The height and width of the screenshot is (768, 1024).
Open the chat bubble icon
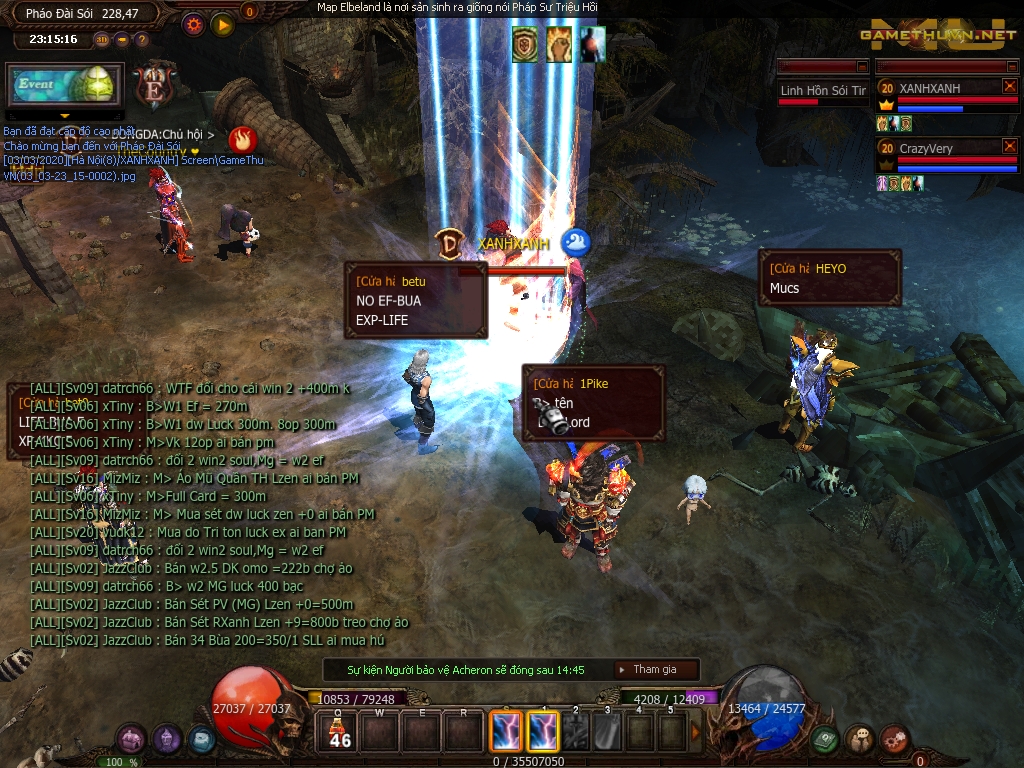pos(860,739)
